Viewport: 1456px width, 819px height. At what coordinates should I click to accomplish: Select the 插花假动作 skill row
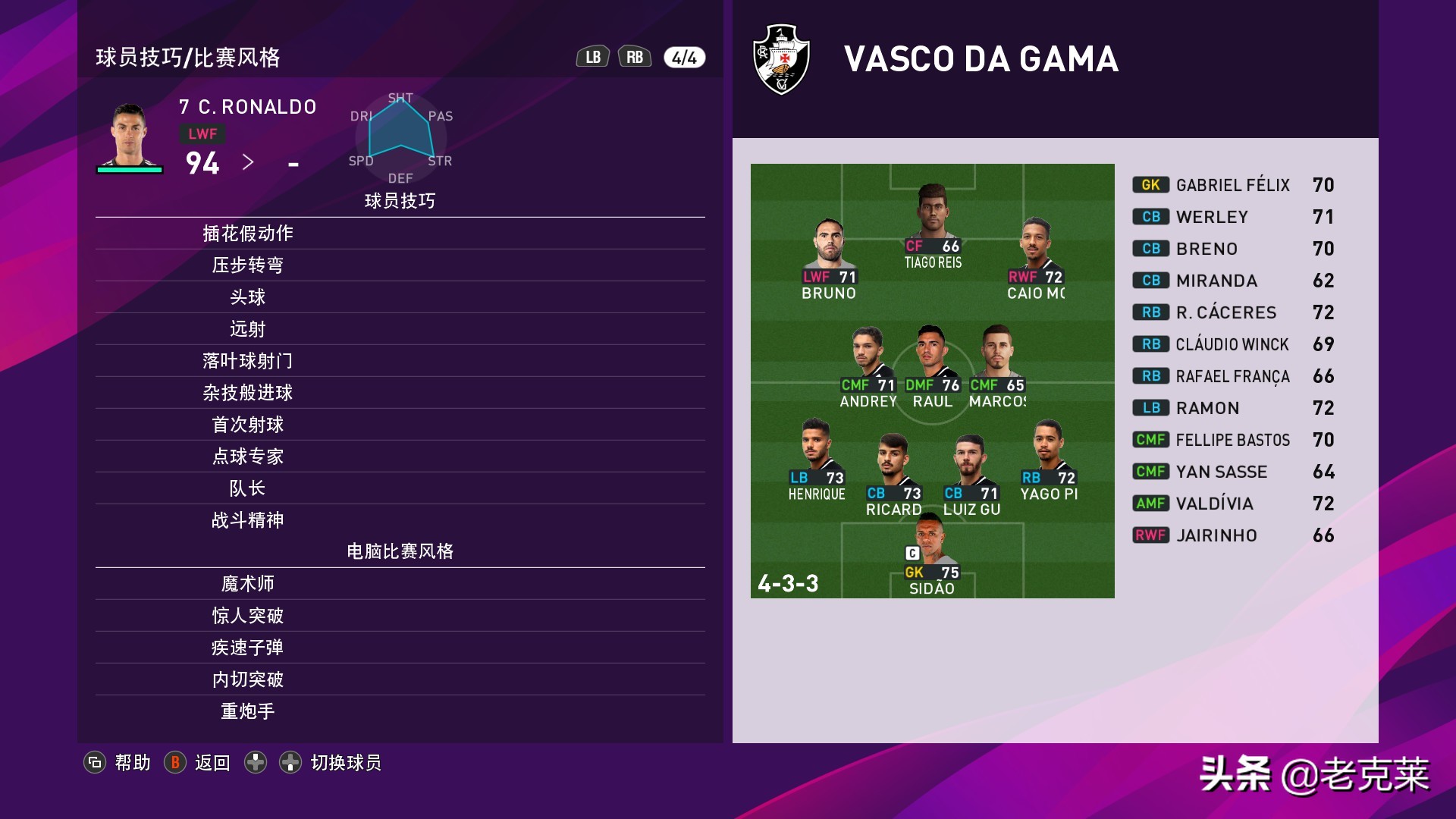point(248,234)
